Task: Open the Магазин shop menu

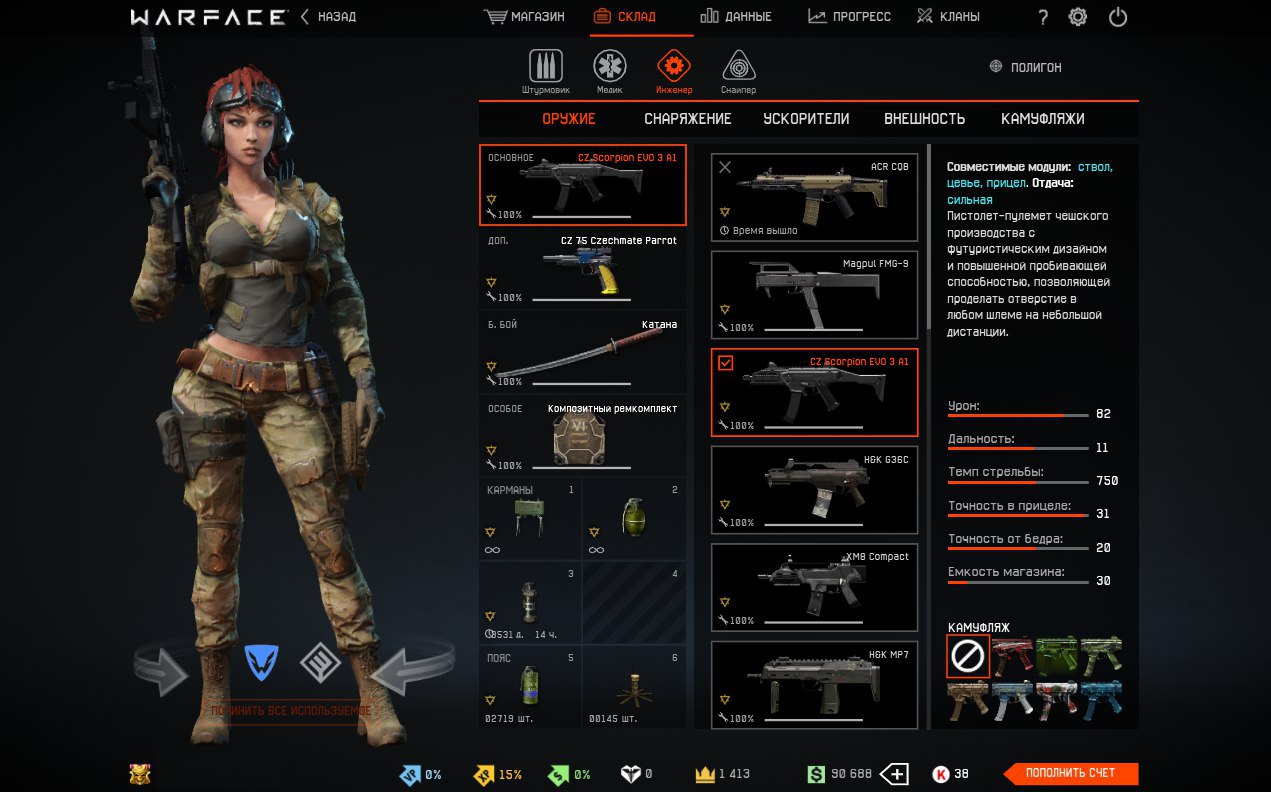Action: pos(523,17)
